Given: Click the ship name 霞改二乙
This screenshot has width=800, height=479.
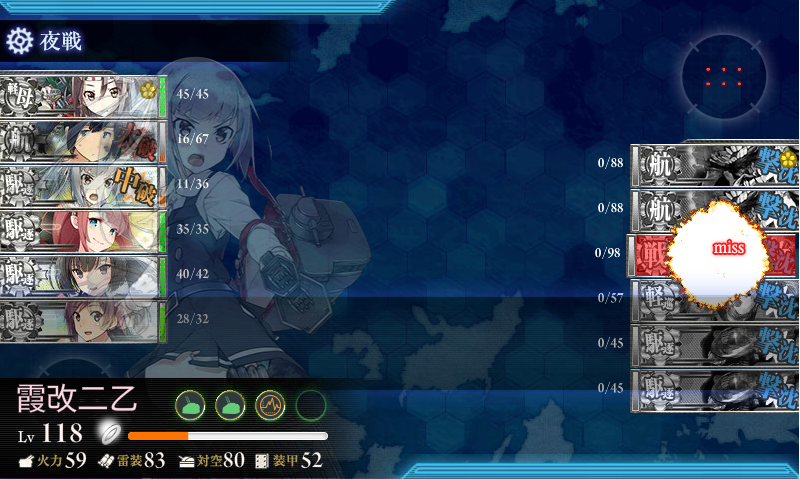Looking at the screenshot, I should click(x=76, y=400).
